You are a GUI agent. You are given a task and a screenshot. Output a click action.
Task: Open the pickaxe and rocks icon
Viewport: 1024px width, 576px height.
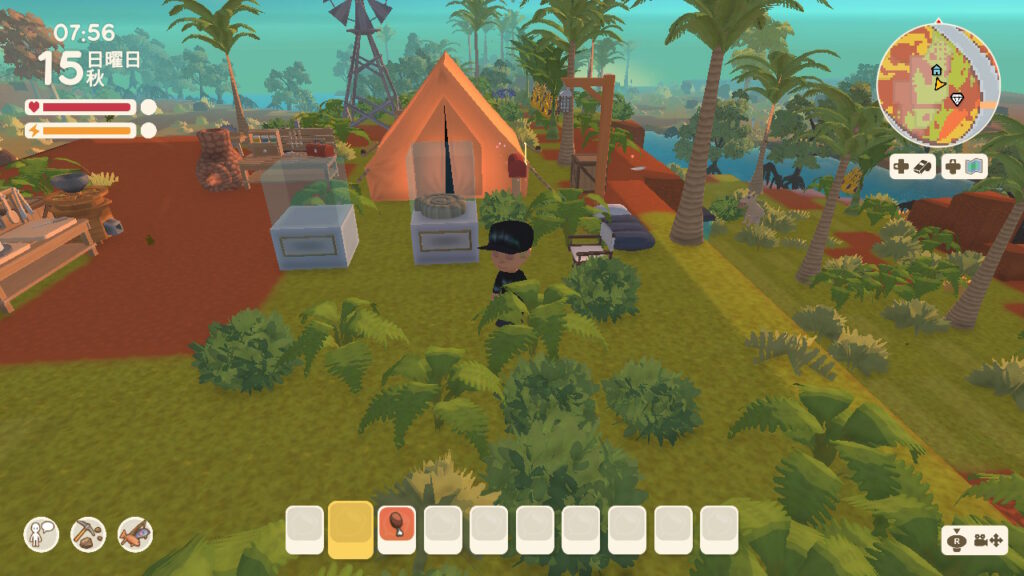(x=88, y=534)
